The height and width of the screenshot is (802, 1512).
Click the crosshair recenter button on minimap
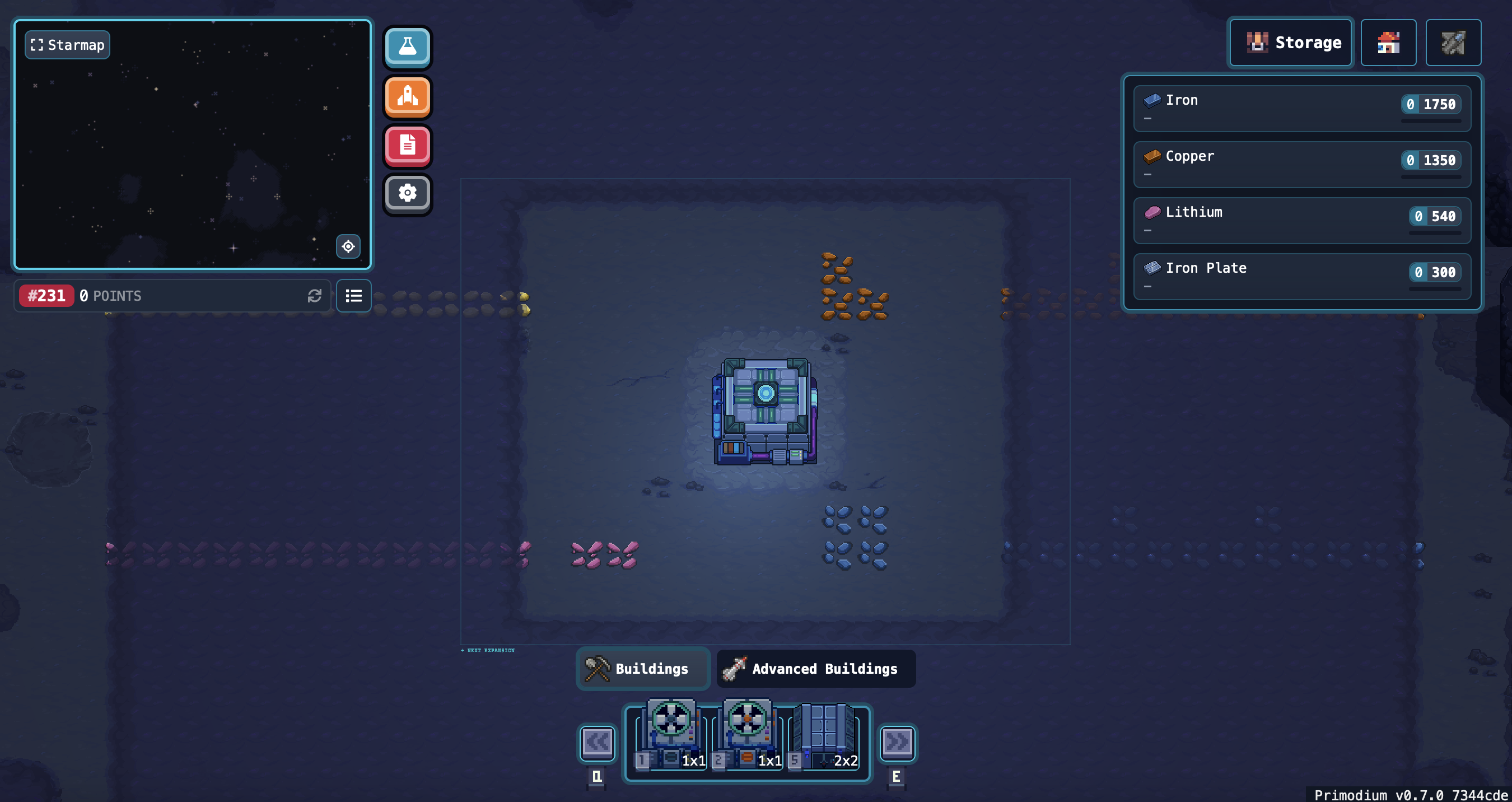[348, 246]
